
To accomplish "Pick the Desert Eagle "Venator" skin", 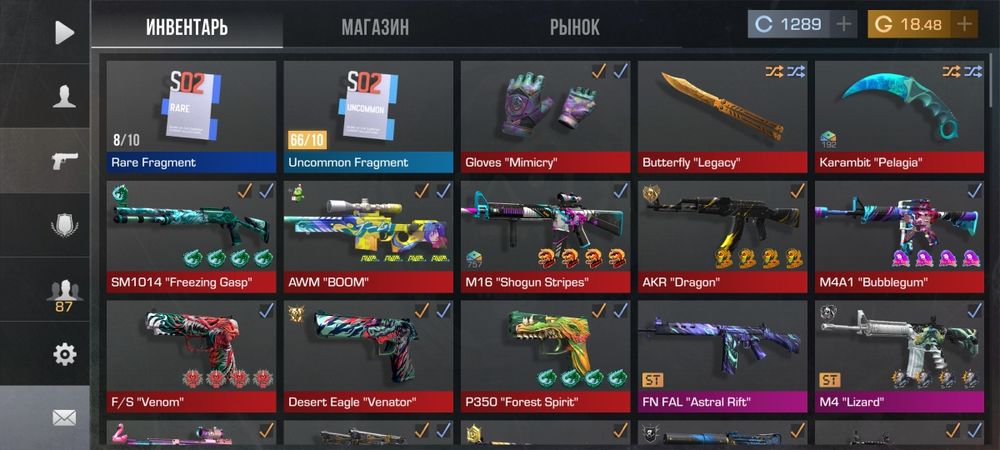I will 367,356.
